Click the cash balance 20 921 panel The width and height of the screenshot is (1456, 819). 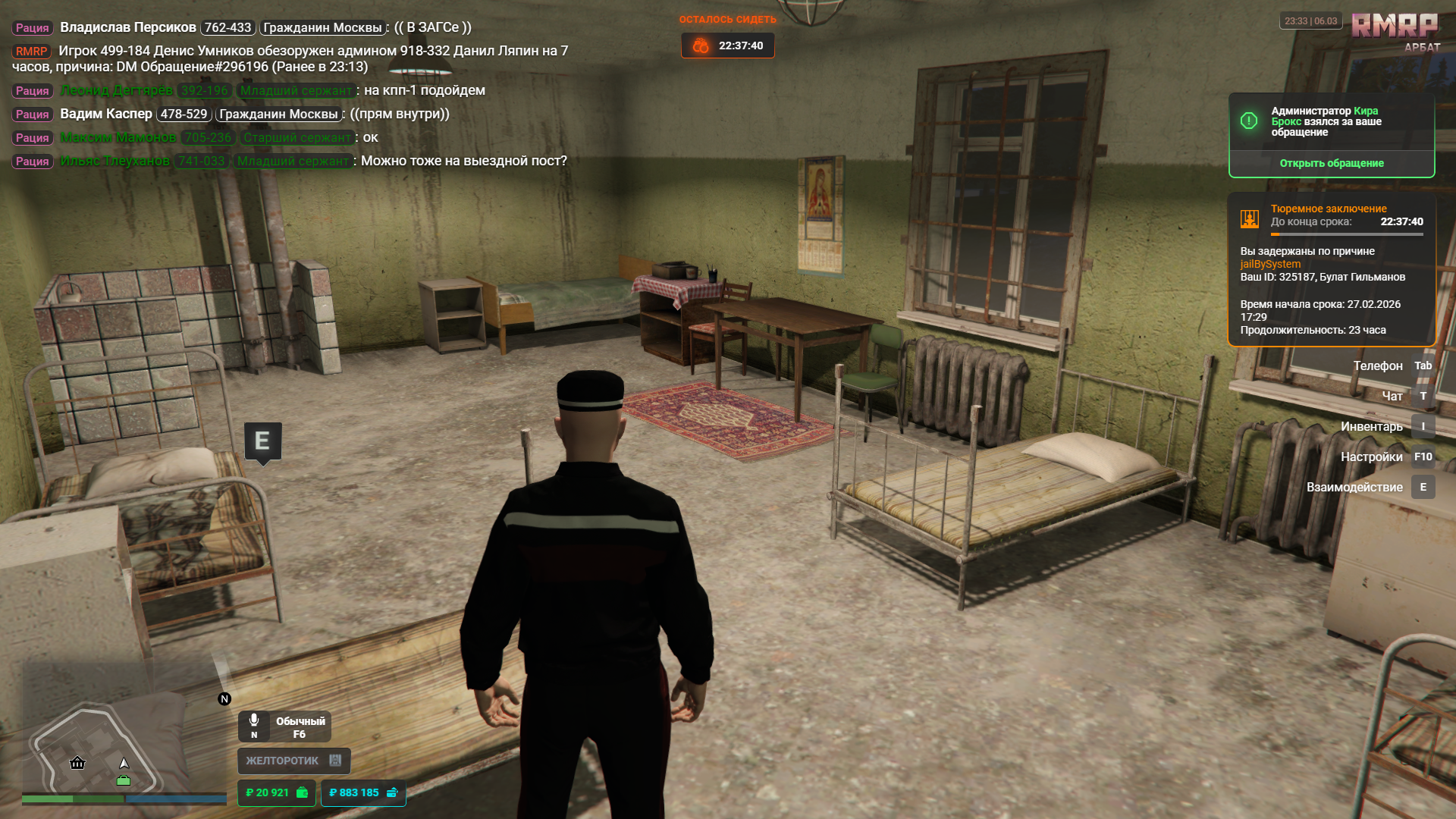click(276, 792)
